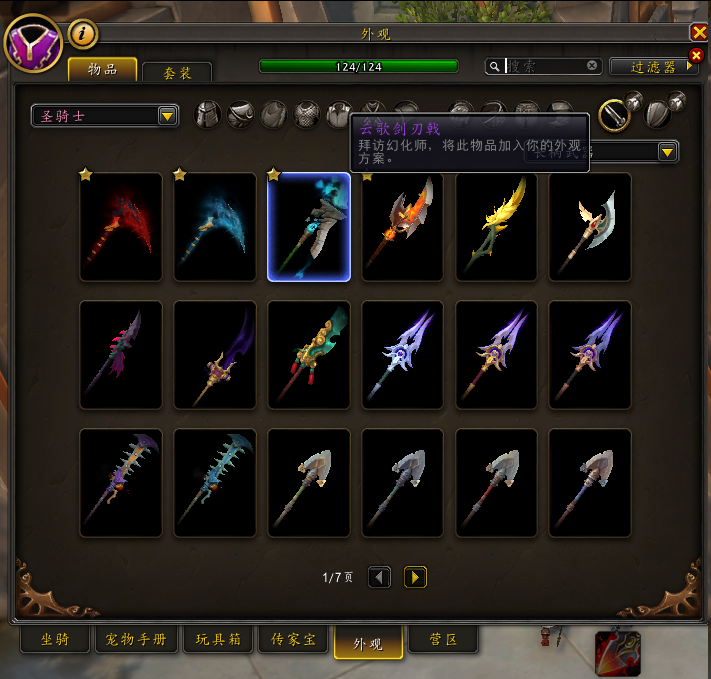The height and width of the screenshot is (679, 711).
Task: Open the 圣骑士 class dropdown
Action: coord(105,116)
